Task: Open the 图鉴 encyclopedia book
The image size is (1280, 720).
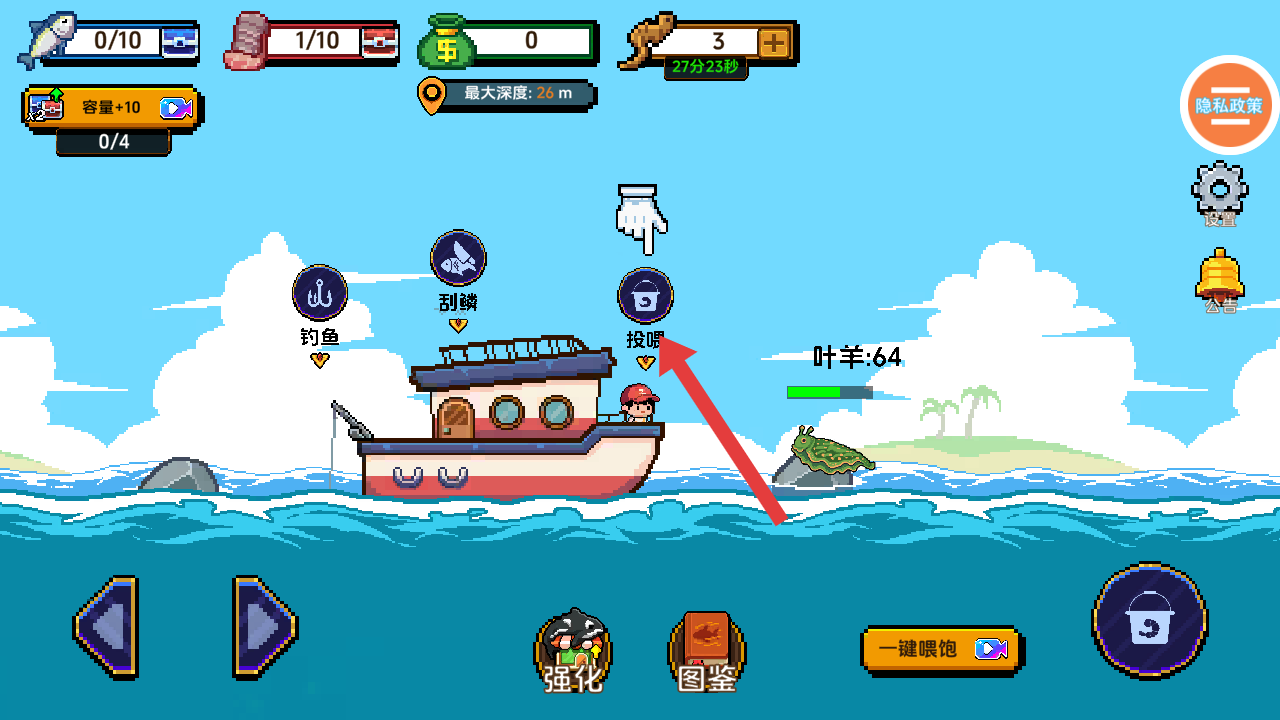Action: pyautogui.click(x=707, y=650)
